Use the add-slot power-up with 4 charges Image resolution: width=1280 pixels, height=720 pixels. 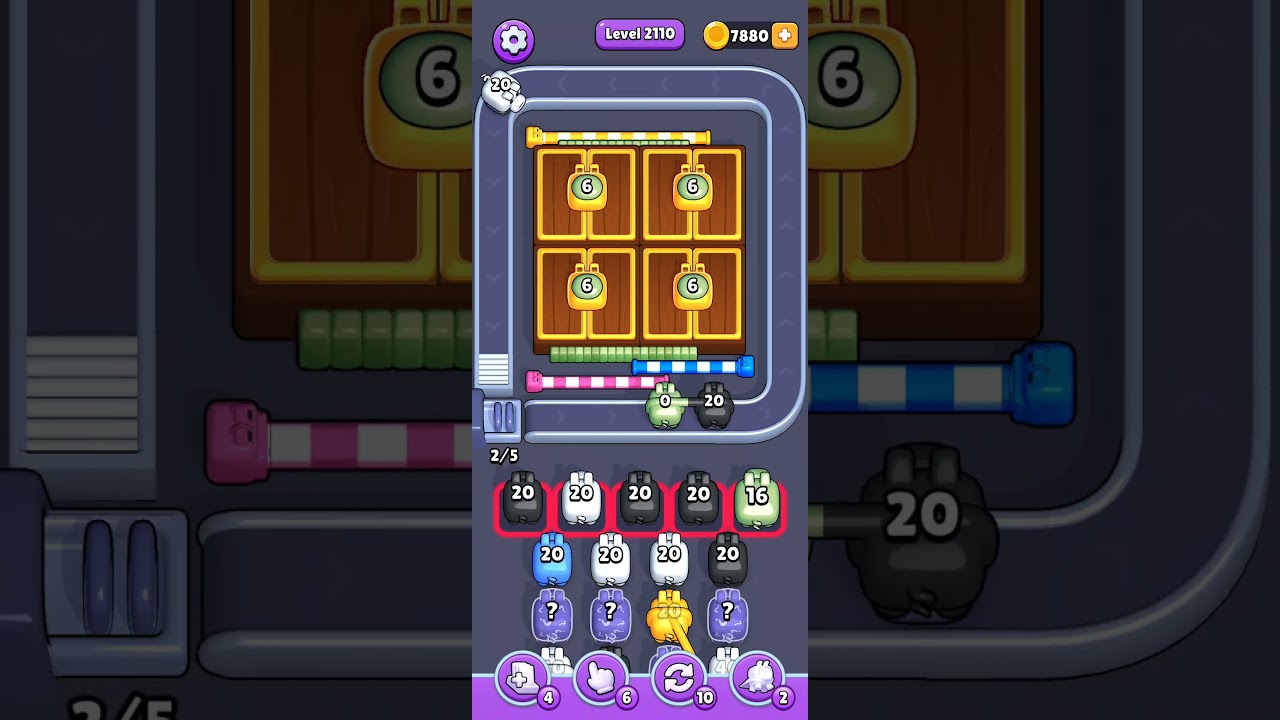522,677
